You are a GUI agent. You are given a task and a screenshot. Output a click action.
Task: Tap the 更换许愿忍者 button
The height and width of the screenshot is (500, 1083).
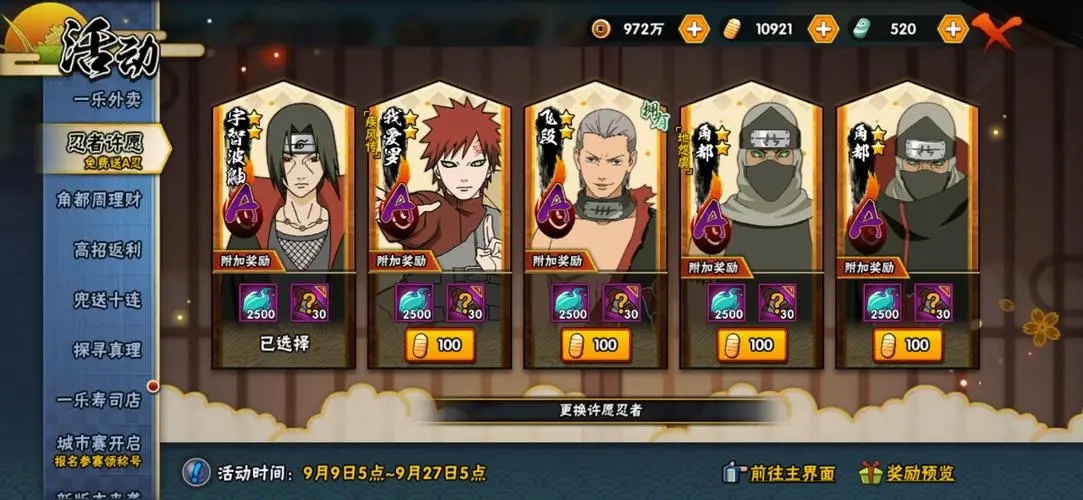click(600, 410)
